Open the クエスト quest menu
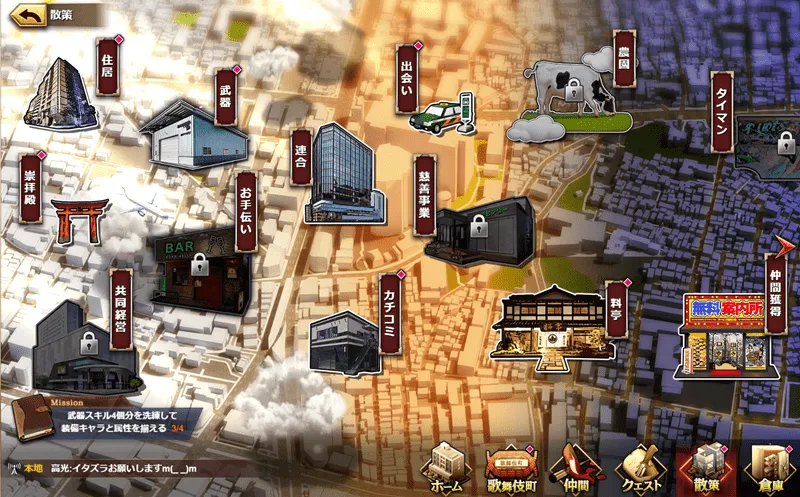 point(641,468)
